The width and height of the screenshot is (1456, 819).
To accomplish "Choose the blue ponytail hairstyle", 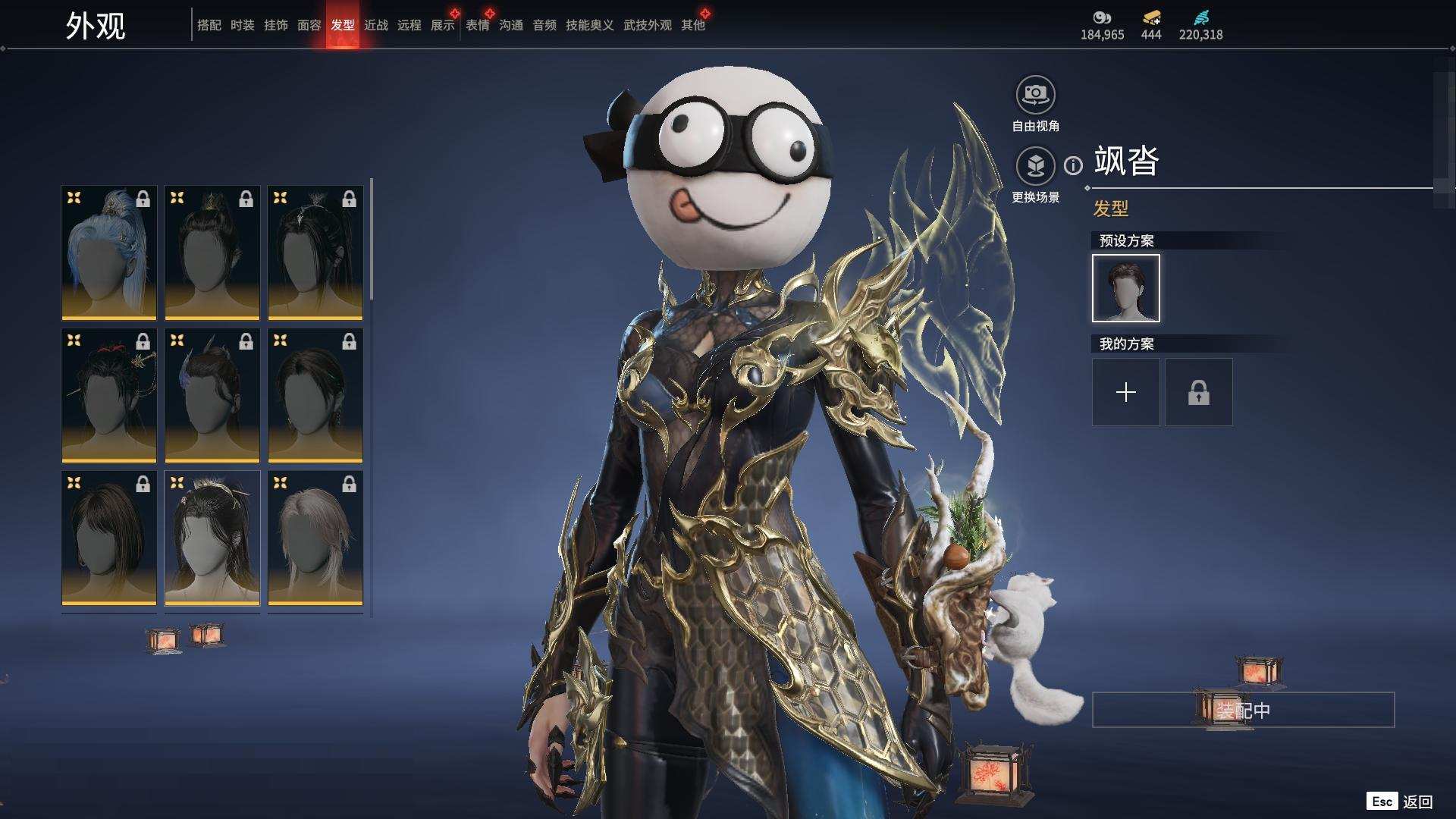I will [x=108, y=253].
